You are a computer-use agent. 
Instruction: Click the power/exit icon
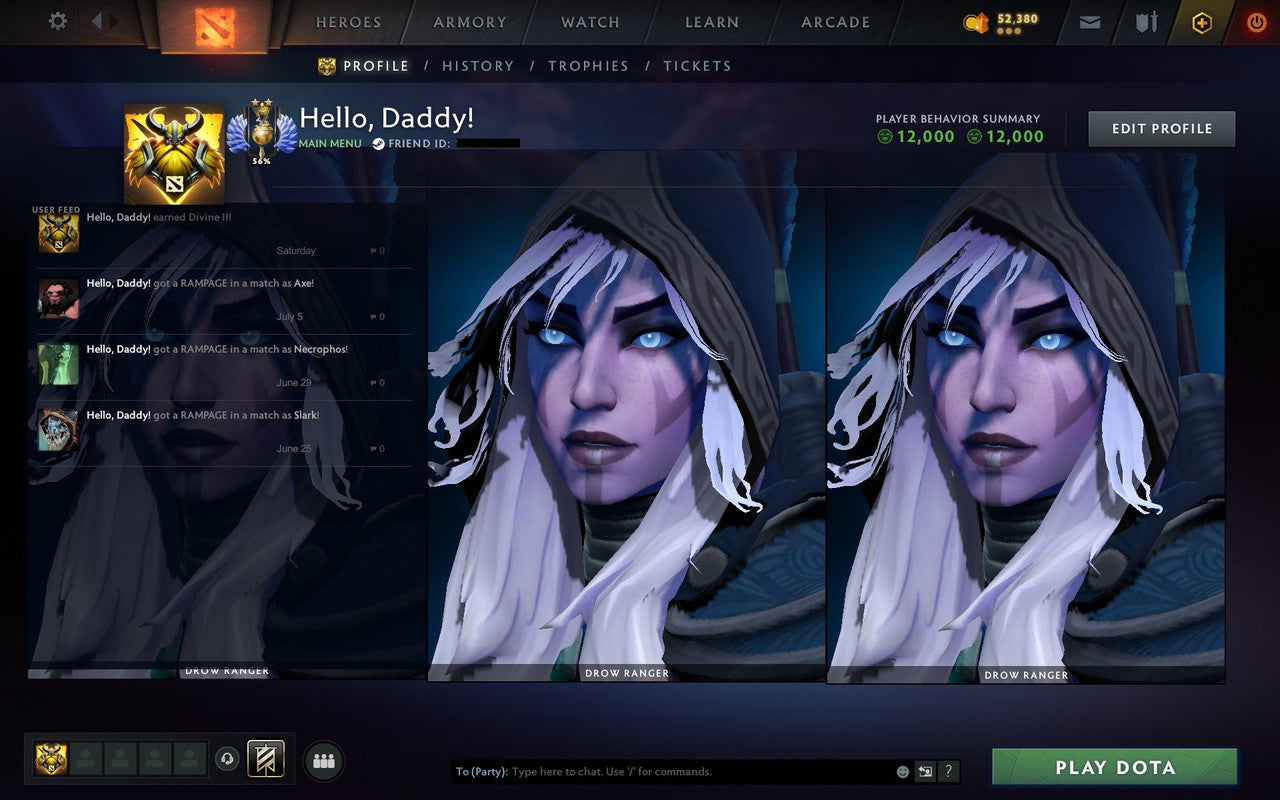tap(1256, 21)
